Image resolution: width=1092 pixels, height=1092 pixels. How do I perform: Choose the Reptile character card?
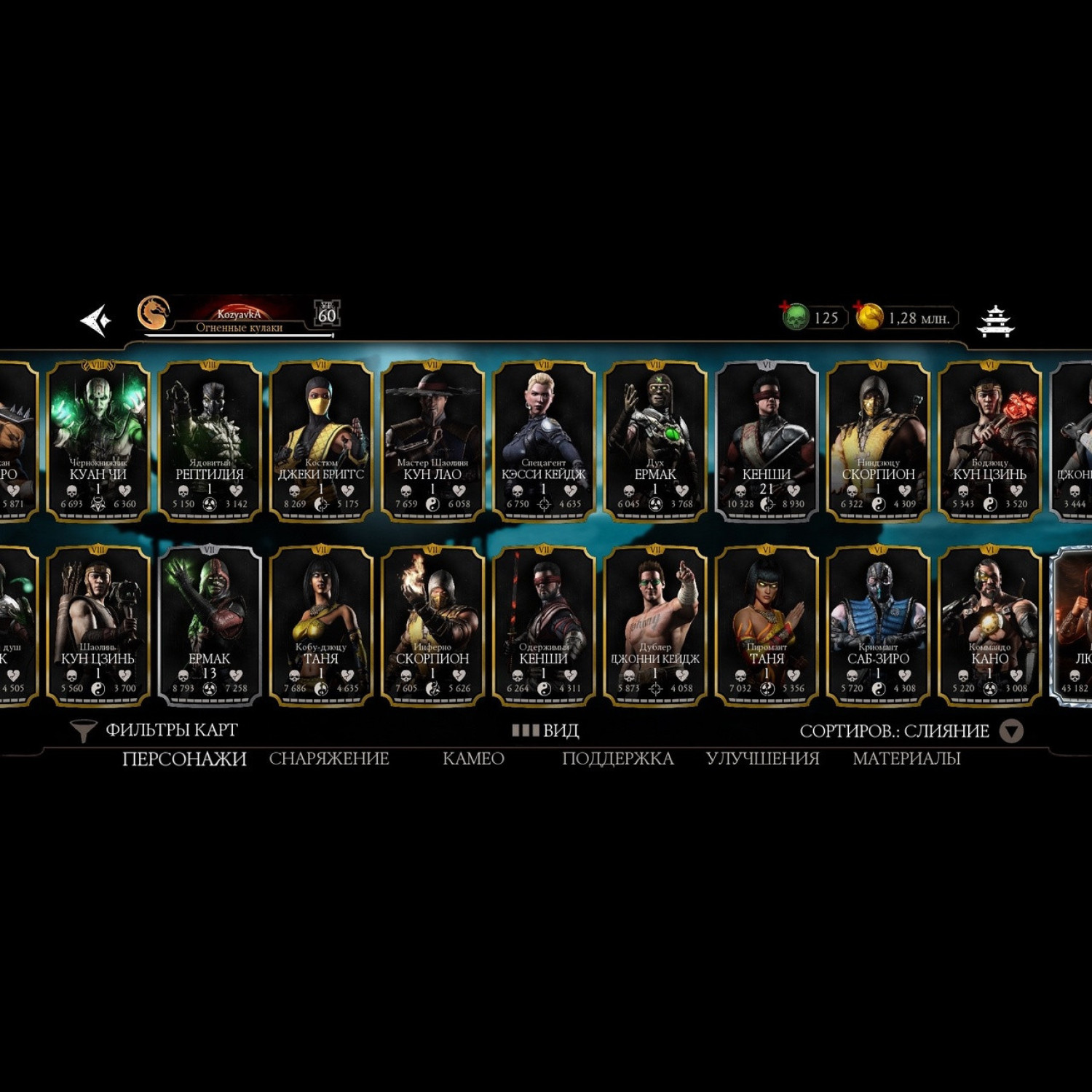coord(210,440)
